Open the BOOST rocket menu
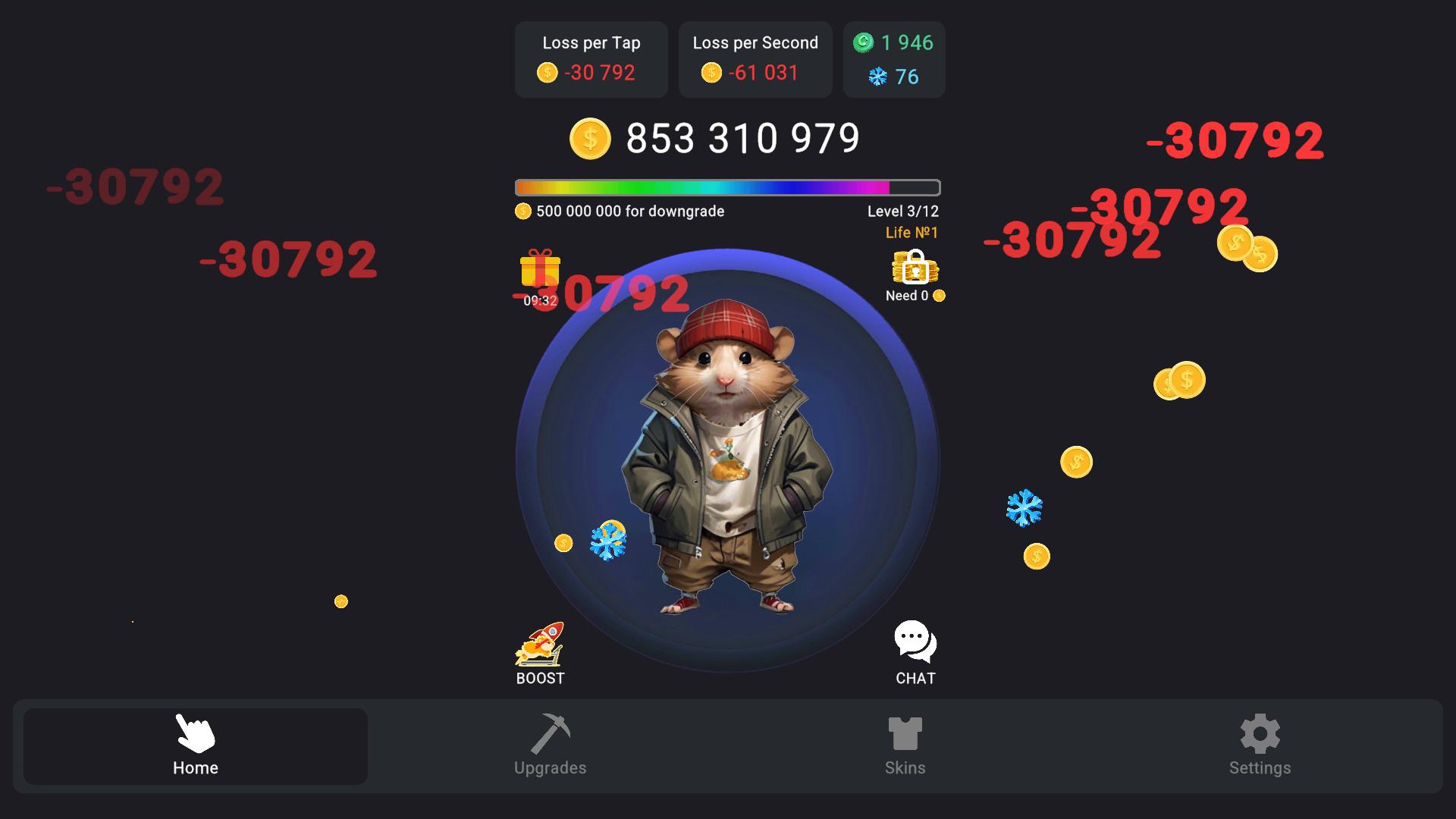The width and height of the screenshot is (1456, 819). point(540,651)
